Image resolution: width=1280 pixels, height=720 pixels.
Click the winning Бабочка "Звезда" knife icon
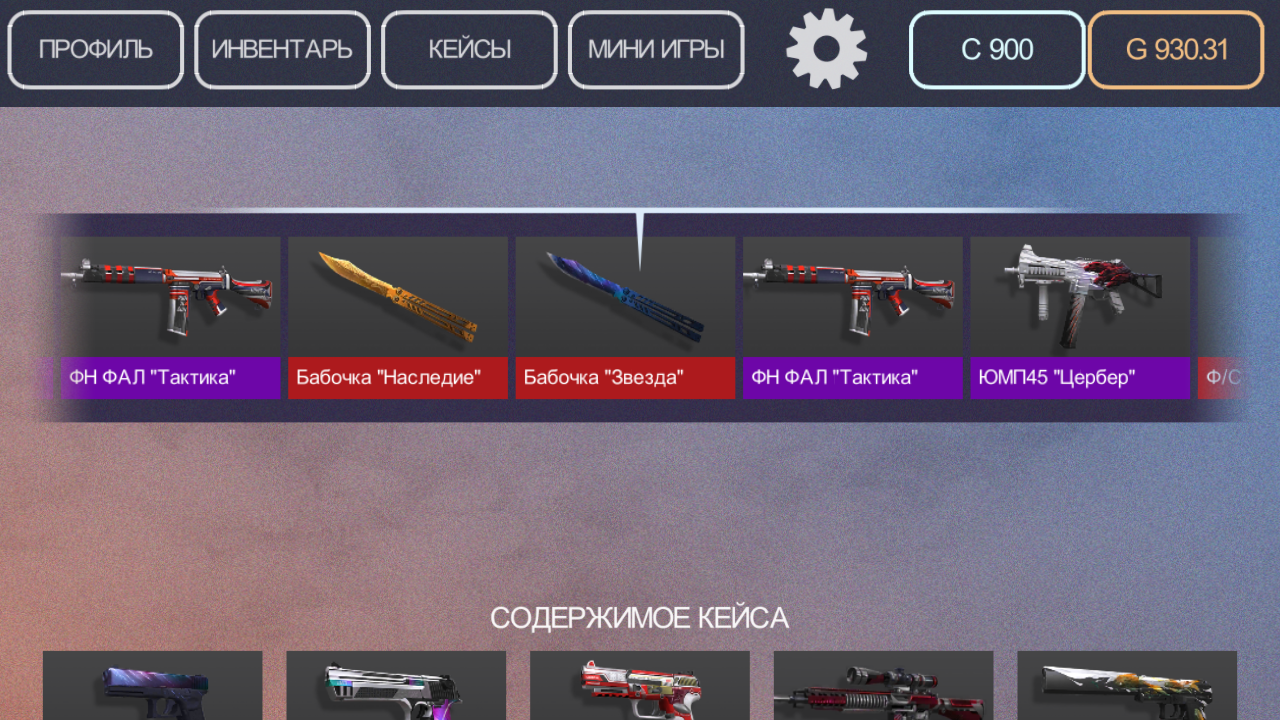click(x=624, y=297)
